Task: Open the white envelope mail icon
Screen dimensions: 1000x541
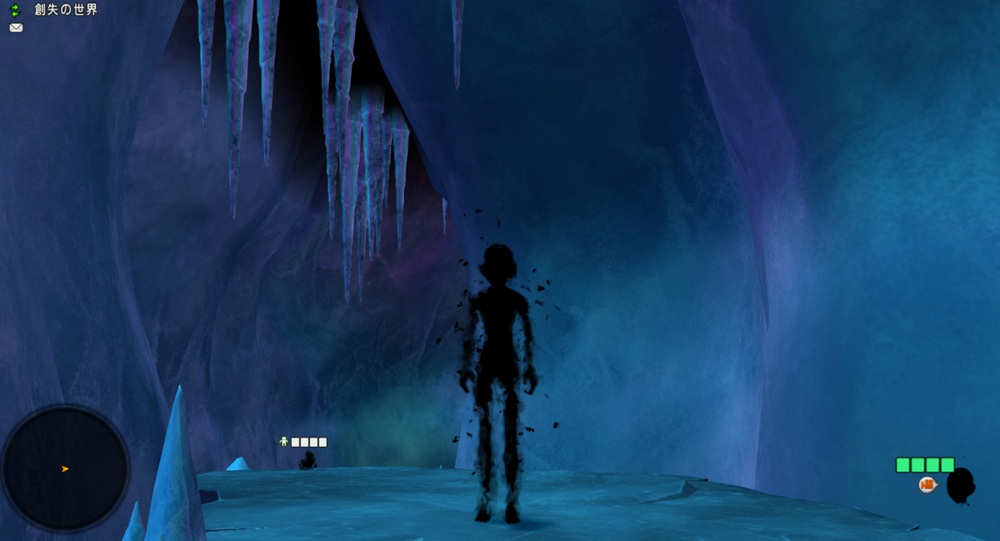Action: 16,28
